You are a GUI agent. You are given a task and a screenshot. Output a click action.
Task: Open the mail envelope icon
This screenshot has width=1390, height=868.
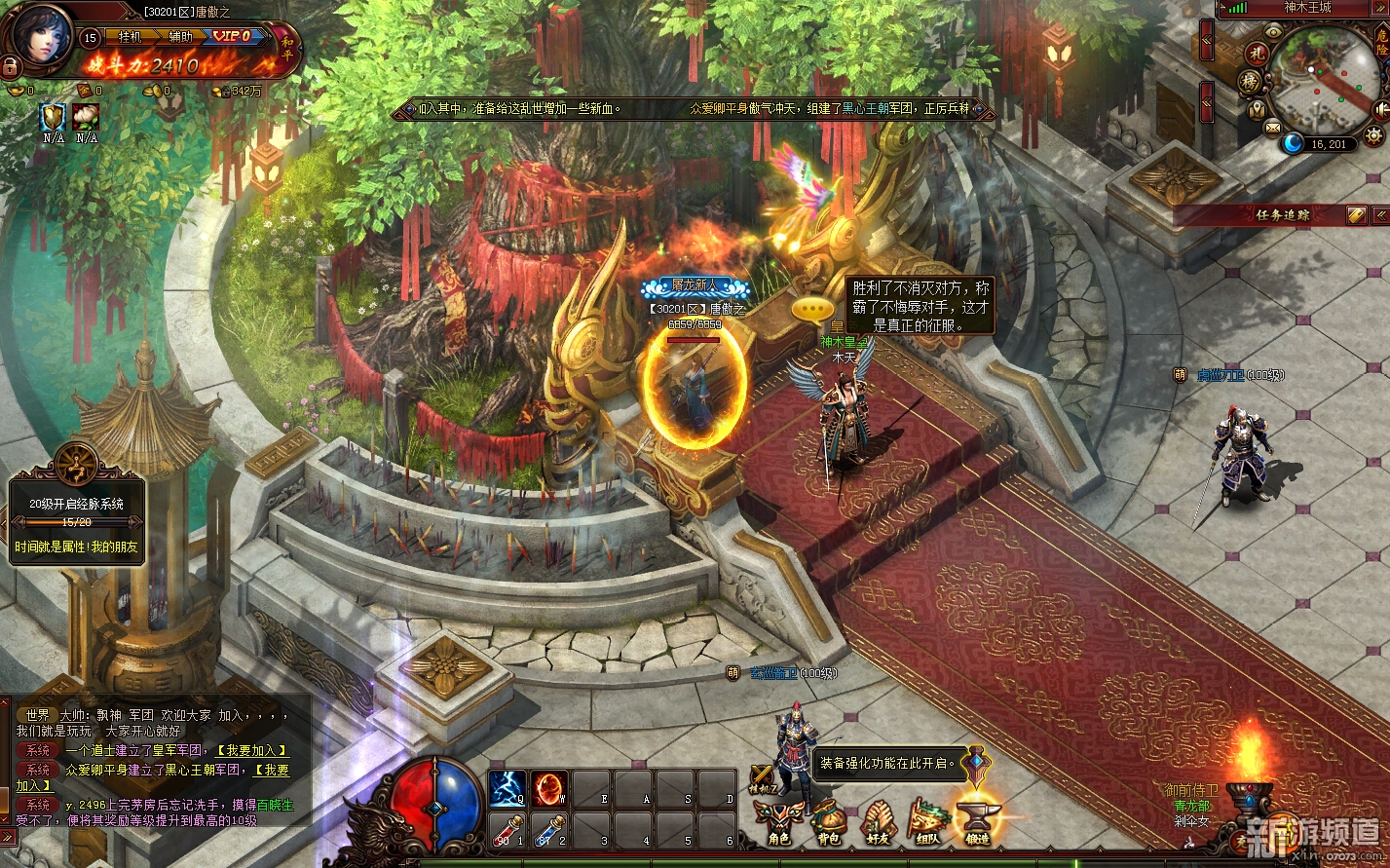click(x=1273, y=127)
